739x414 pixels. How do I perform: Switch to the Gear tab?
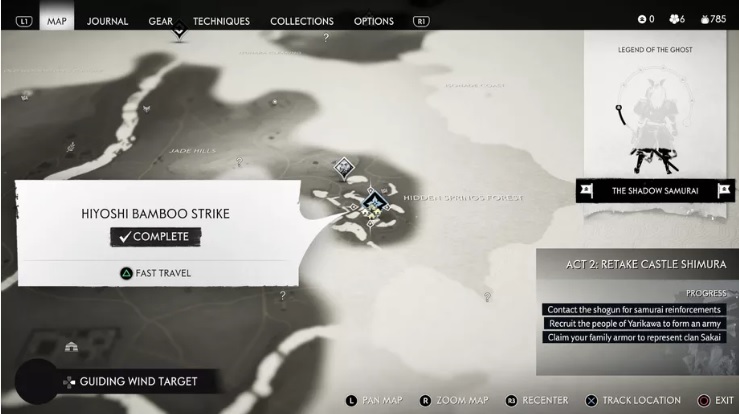(160, 20)
